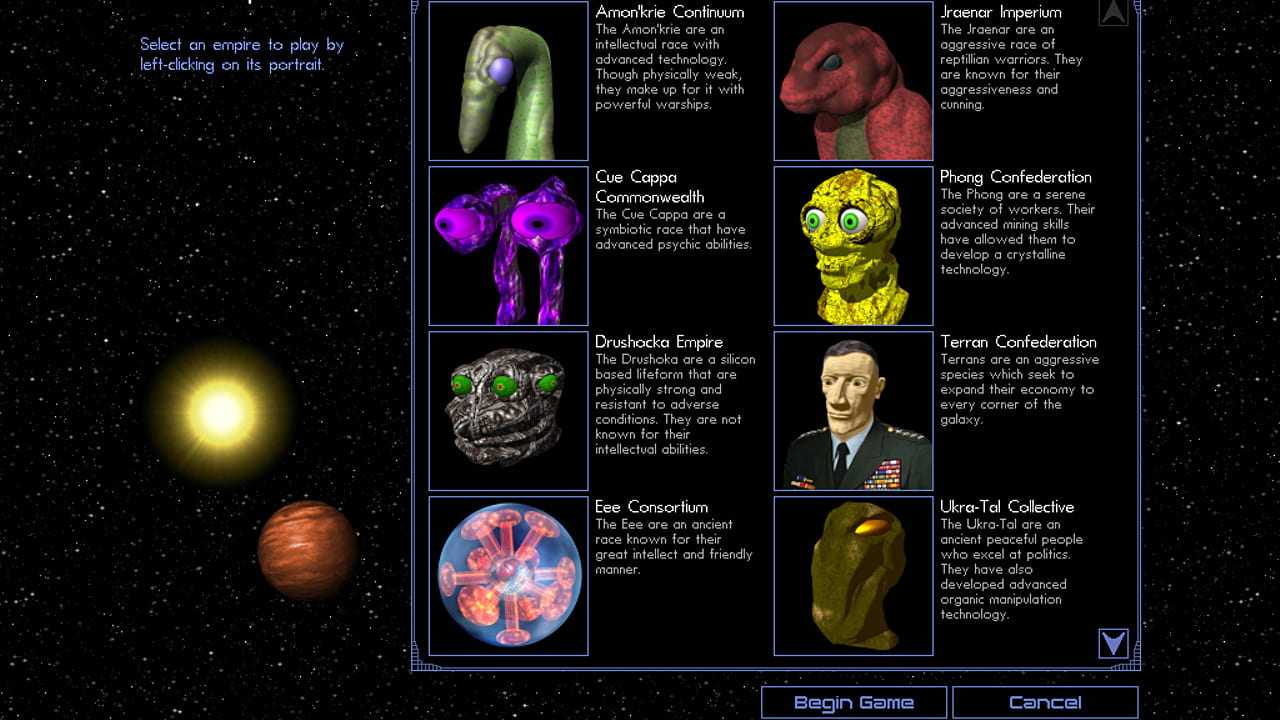Pick the Cue Cappa Commonwealth portrait
The image size is (1280, 720).
(x=508, y=246)
